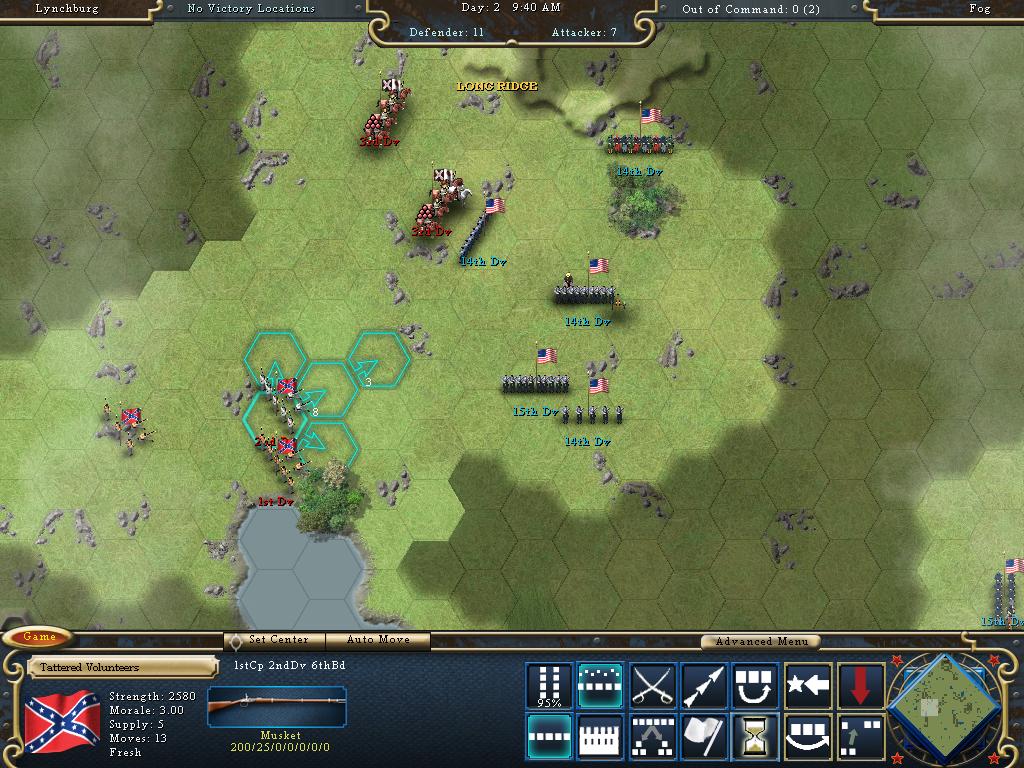This screenshot has height=768, width=1024.
Task: Choose the fortification wall icon
Action: click(x=600, y=737)
